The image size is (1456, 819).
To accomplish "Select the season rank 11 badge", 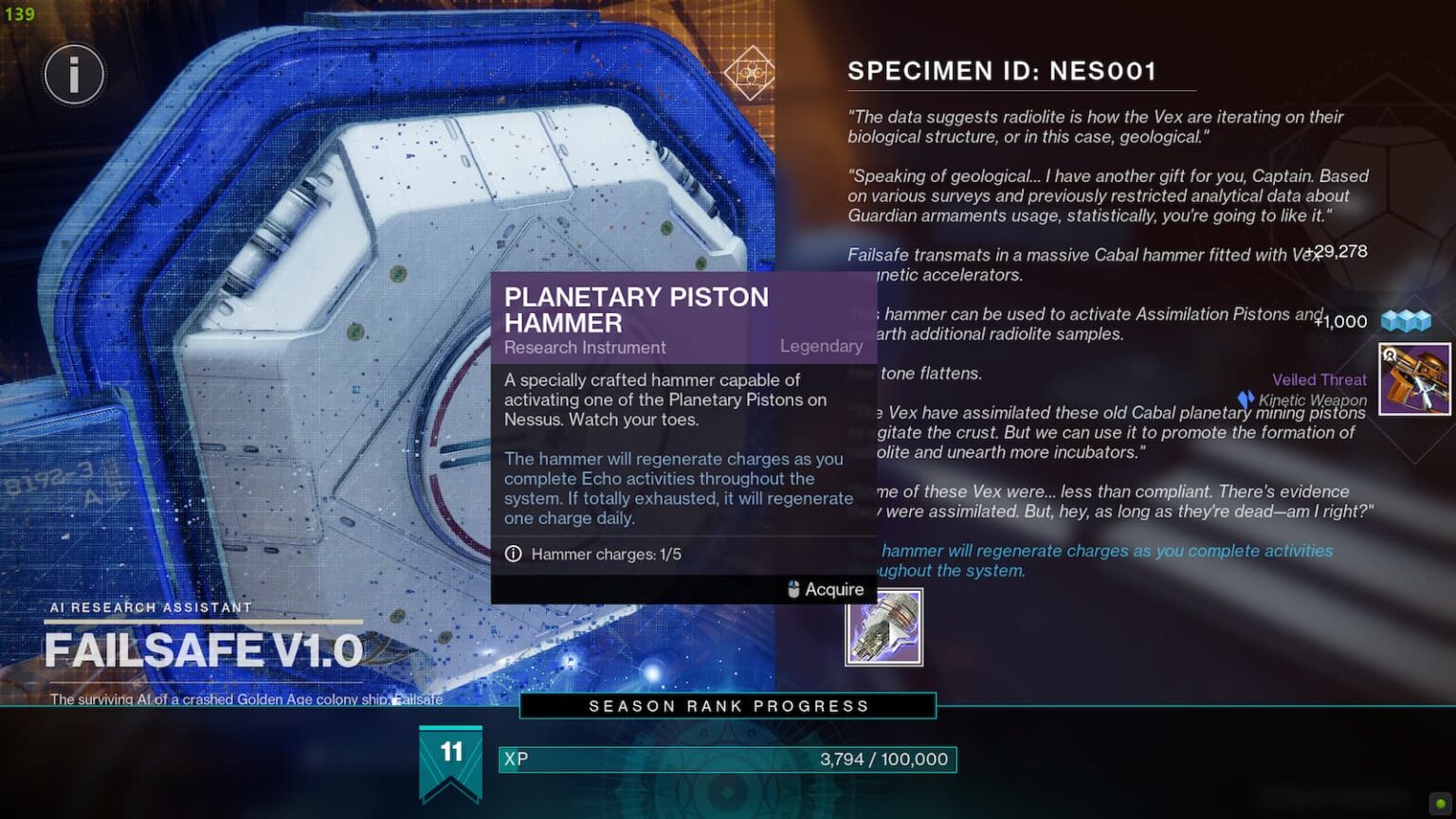I will (450, 754).
